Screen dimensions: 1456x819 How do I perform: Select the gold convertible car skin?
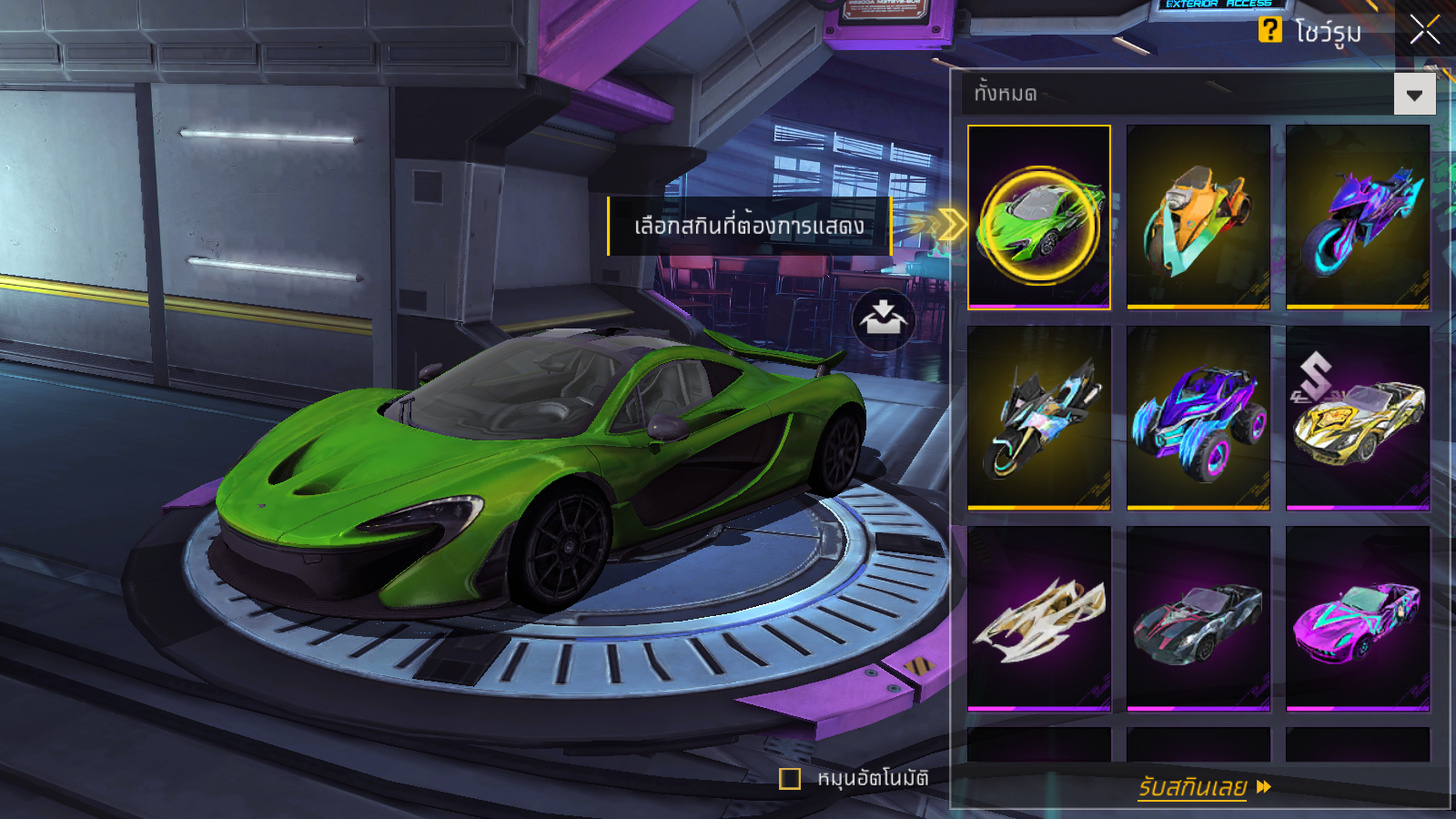(1357, 417)
